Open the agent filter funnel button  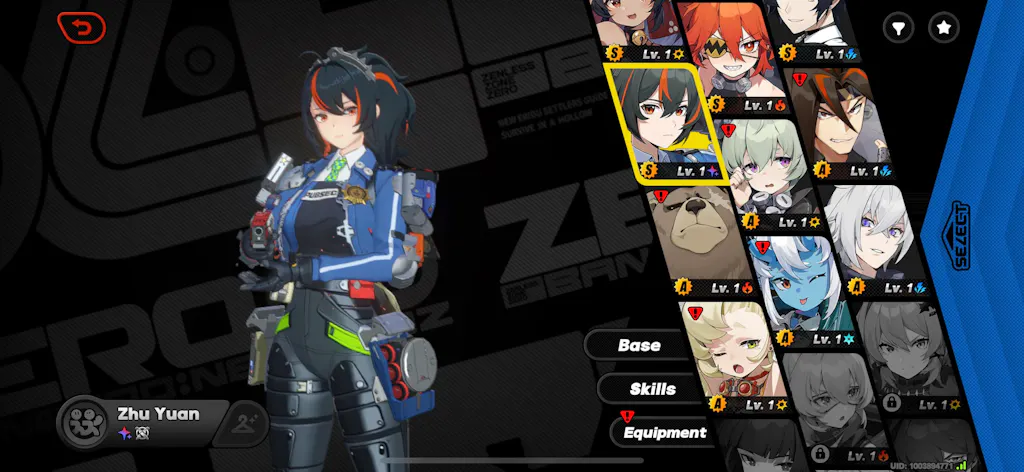pyautogui.click(x=899, y=28)
